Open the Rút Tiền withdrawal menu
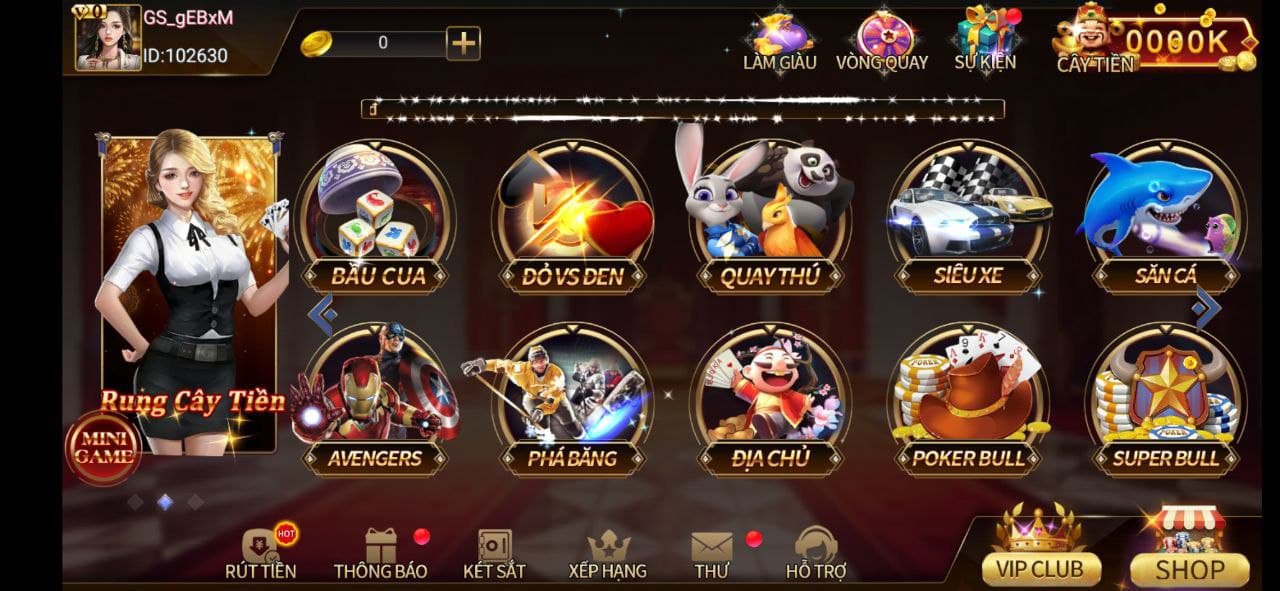This screenshot has height=591, width=1280. point(260,554)
